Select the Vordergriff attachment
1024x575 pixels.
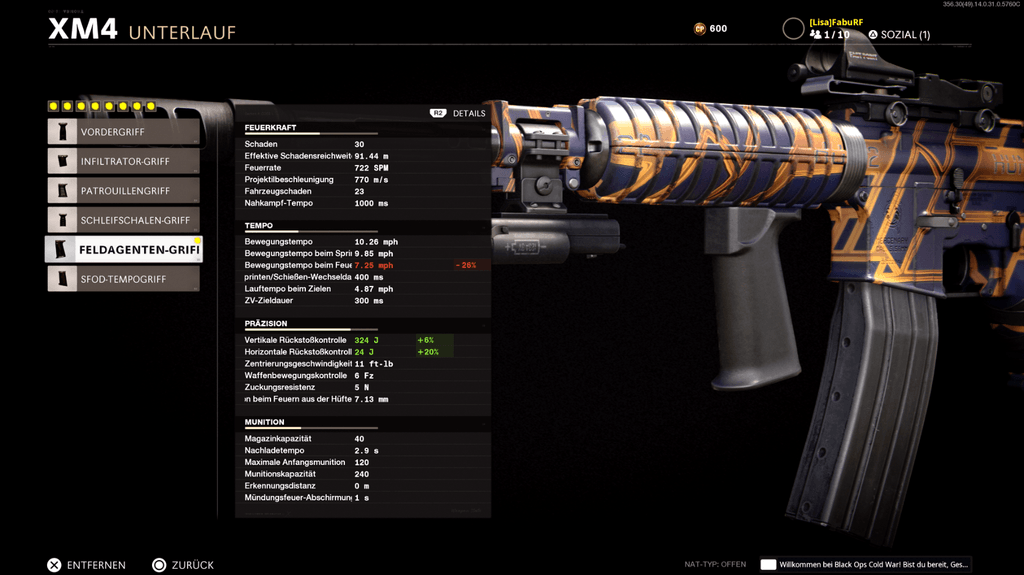[x=123, y=132]
